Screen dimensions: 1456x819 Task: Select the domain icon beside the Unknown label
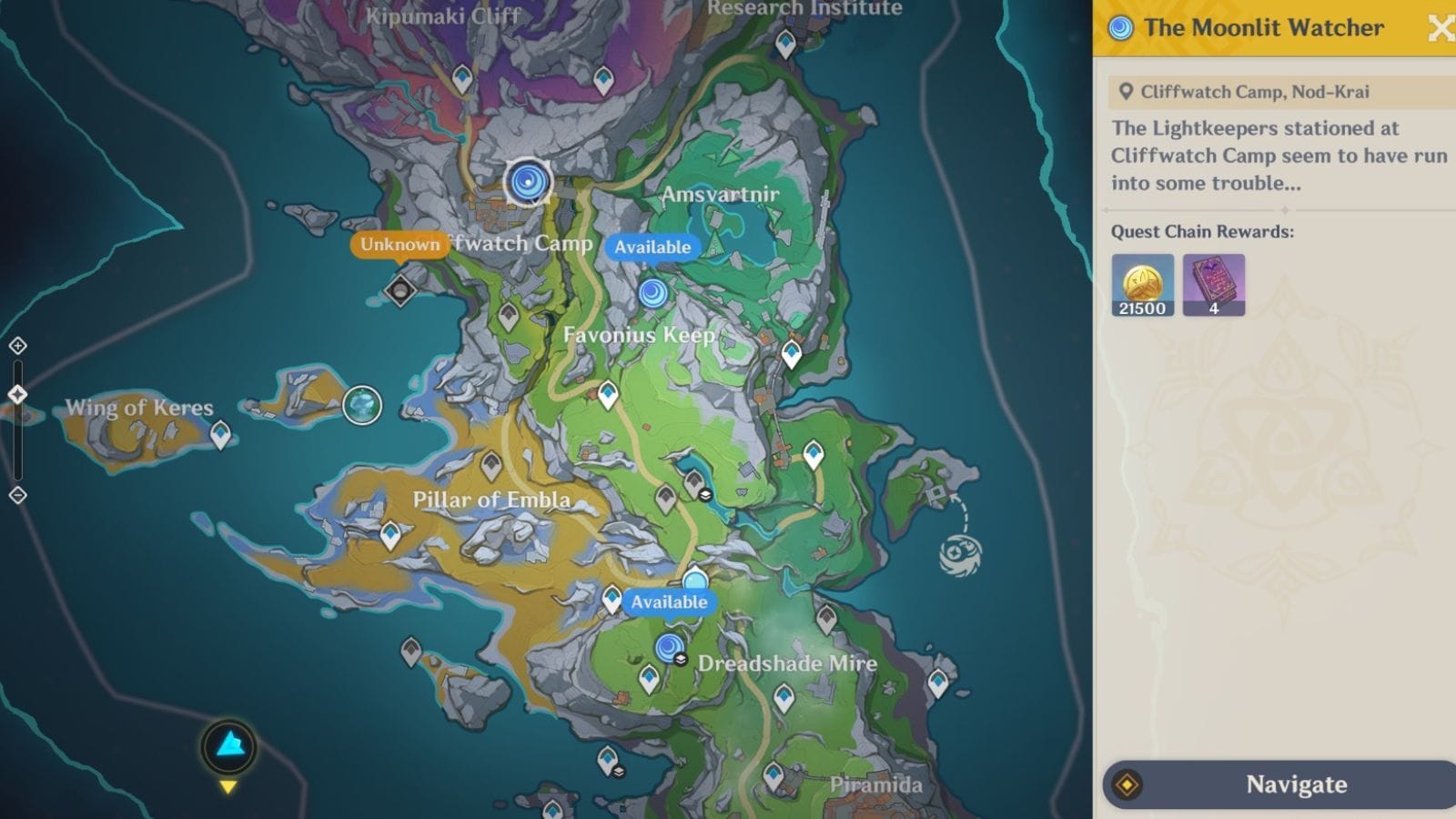pyautogui.click(x=401, y=289)
